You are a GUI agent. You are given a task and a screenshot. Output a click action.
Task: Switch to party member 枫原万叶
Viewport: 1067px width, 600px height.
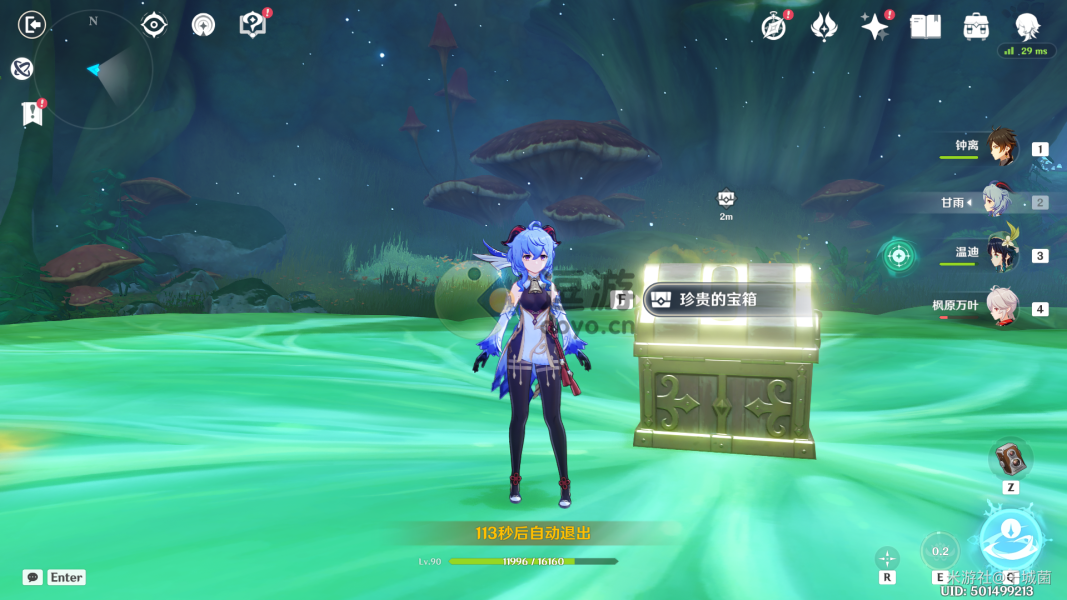[1000, 307]
